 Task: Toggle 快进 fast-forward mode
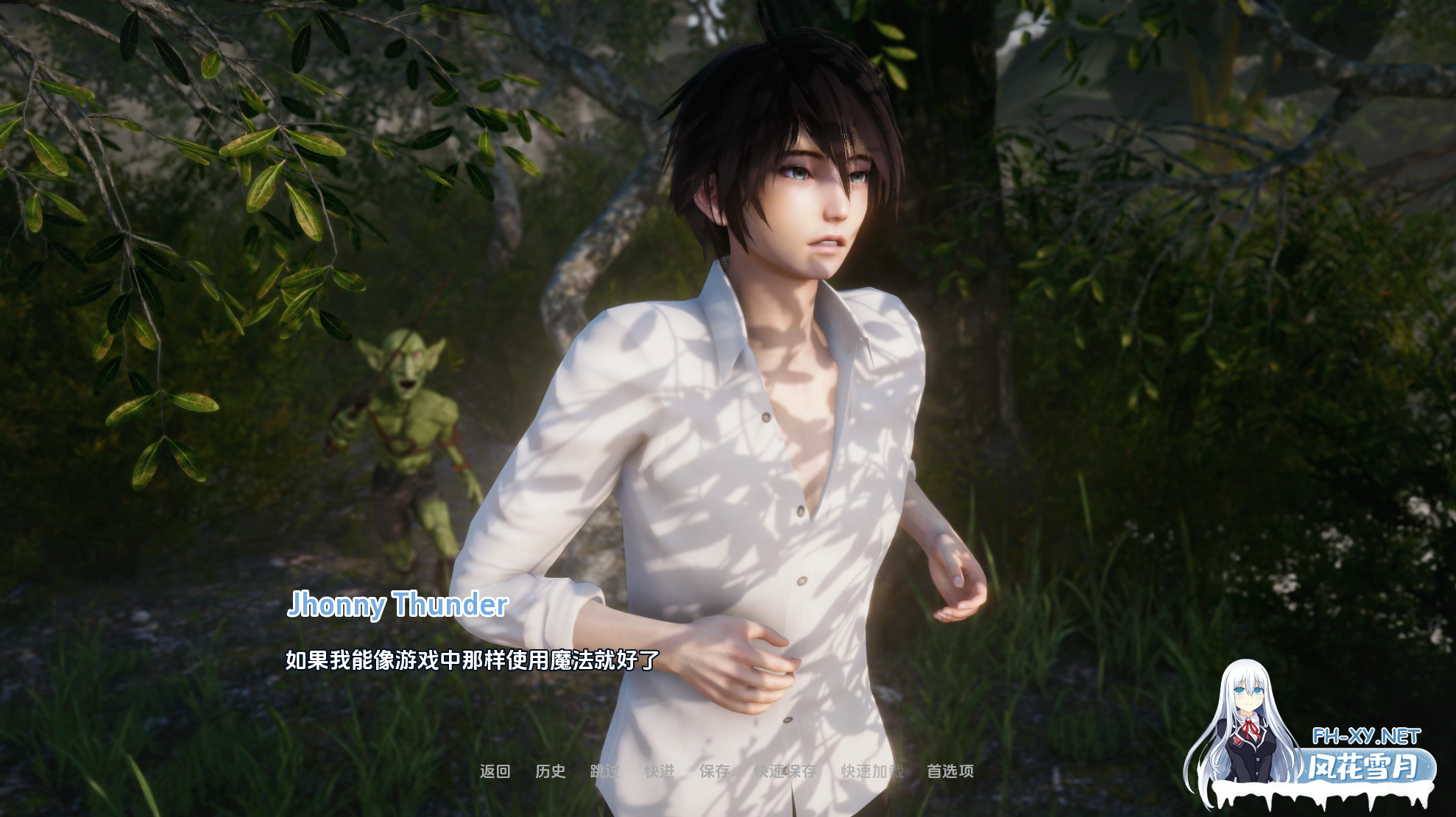(660, 771)
